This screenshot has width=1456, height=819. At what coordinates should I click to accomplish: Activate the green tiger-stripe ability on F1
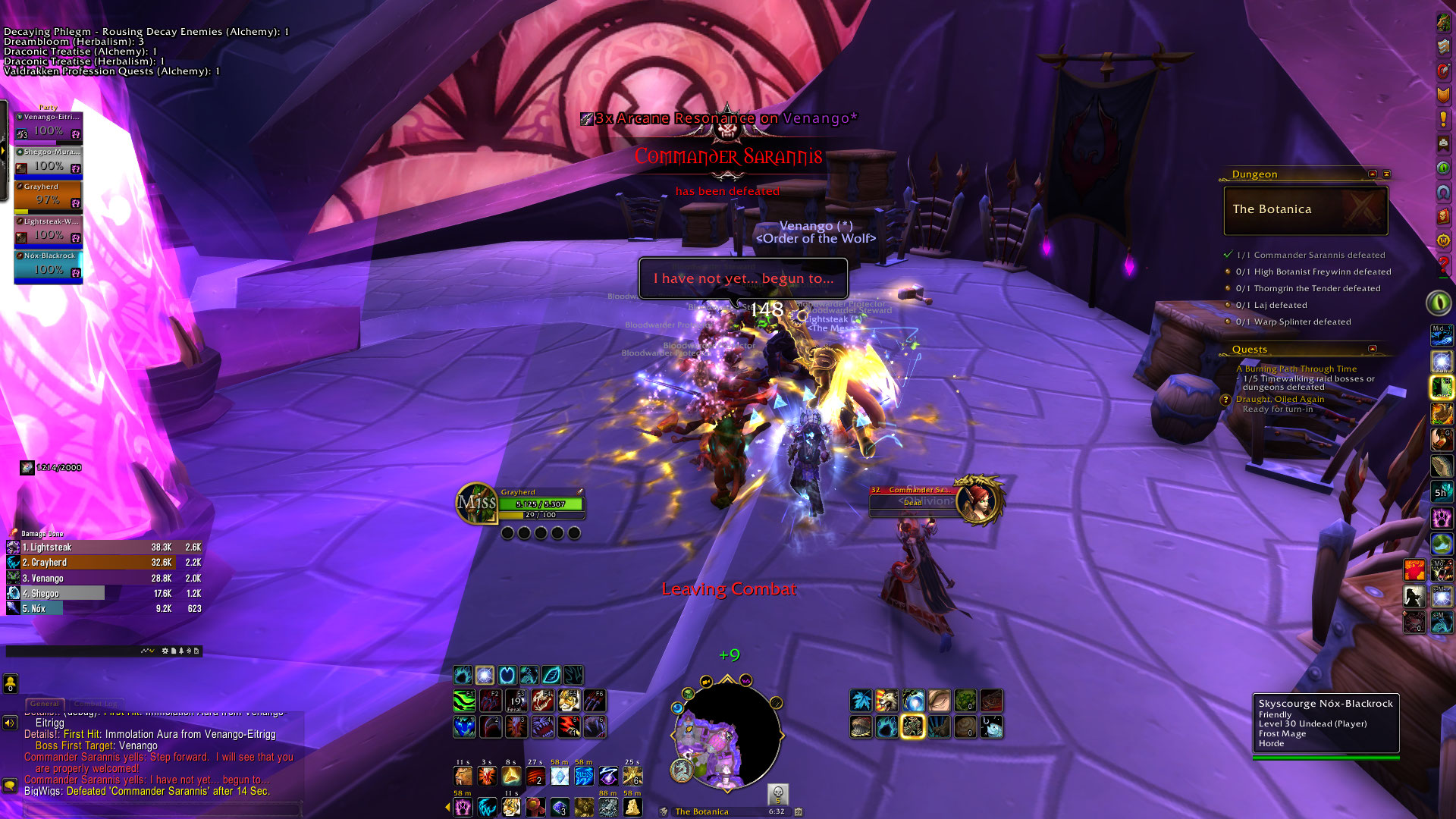tap(464, 700)
